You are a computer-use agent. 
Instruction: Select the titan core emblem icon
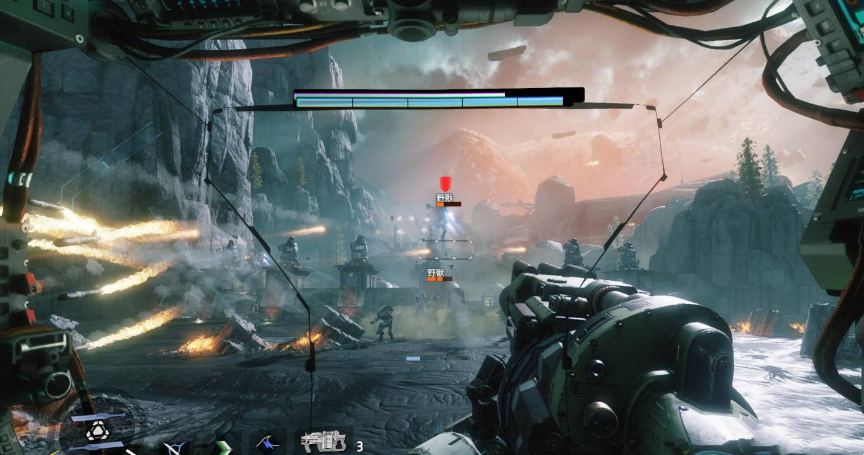click(x=97, y=431)
